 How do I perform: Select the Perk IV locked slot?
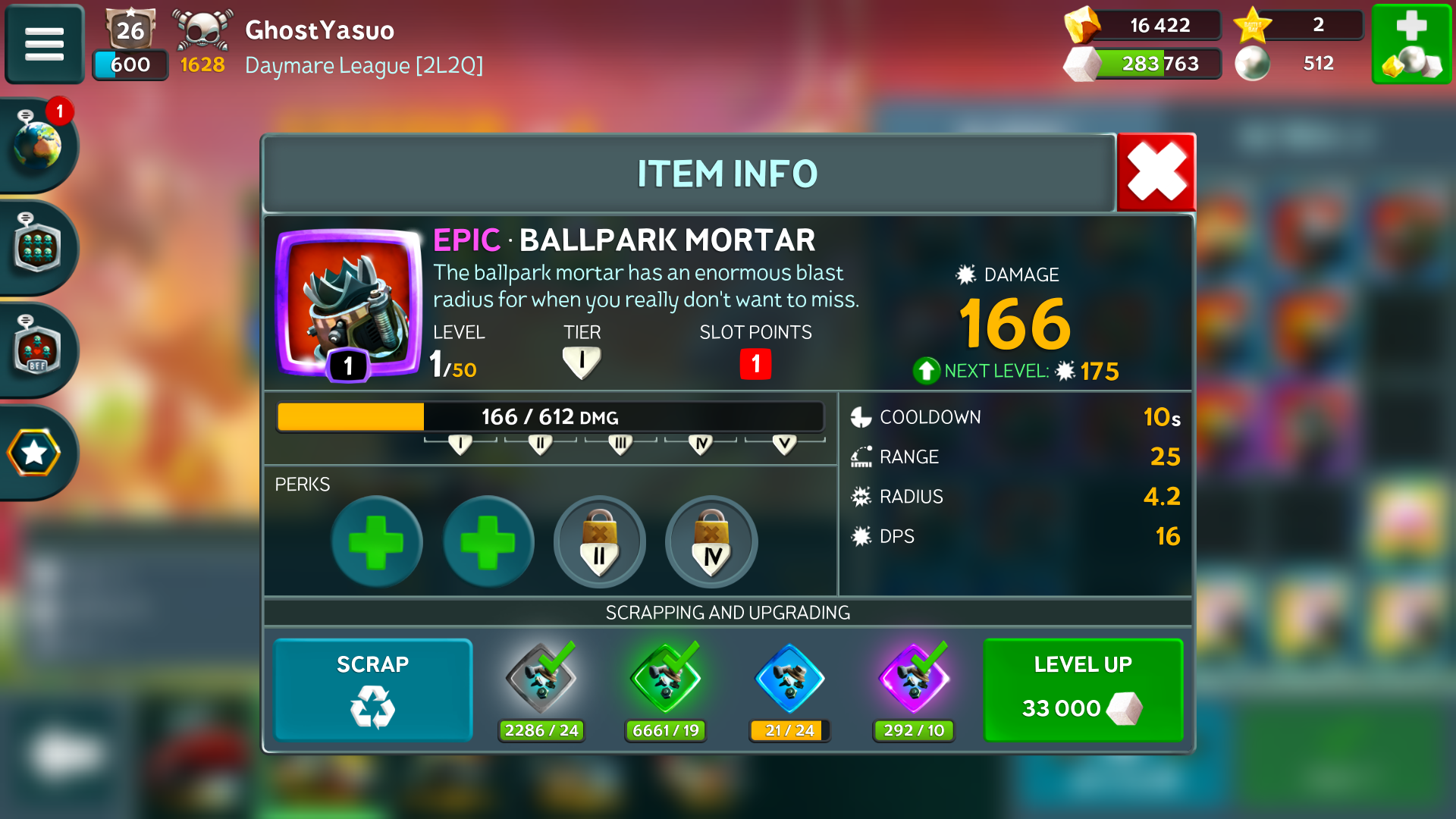(711, 541)
